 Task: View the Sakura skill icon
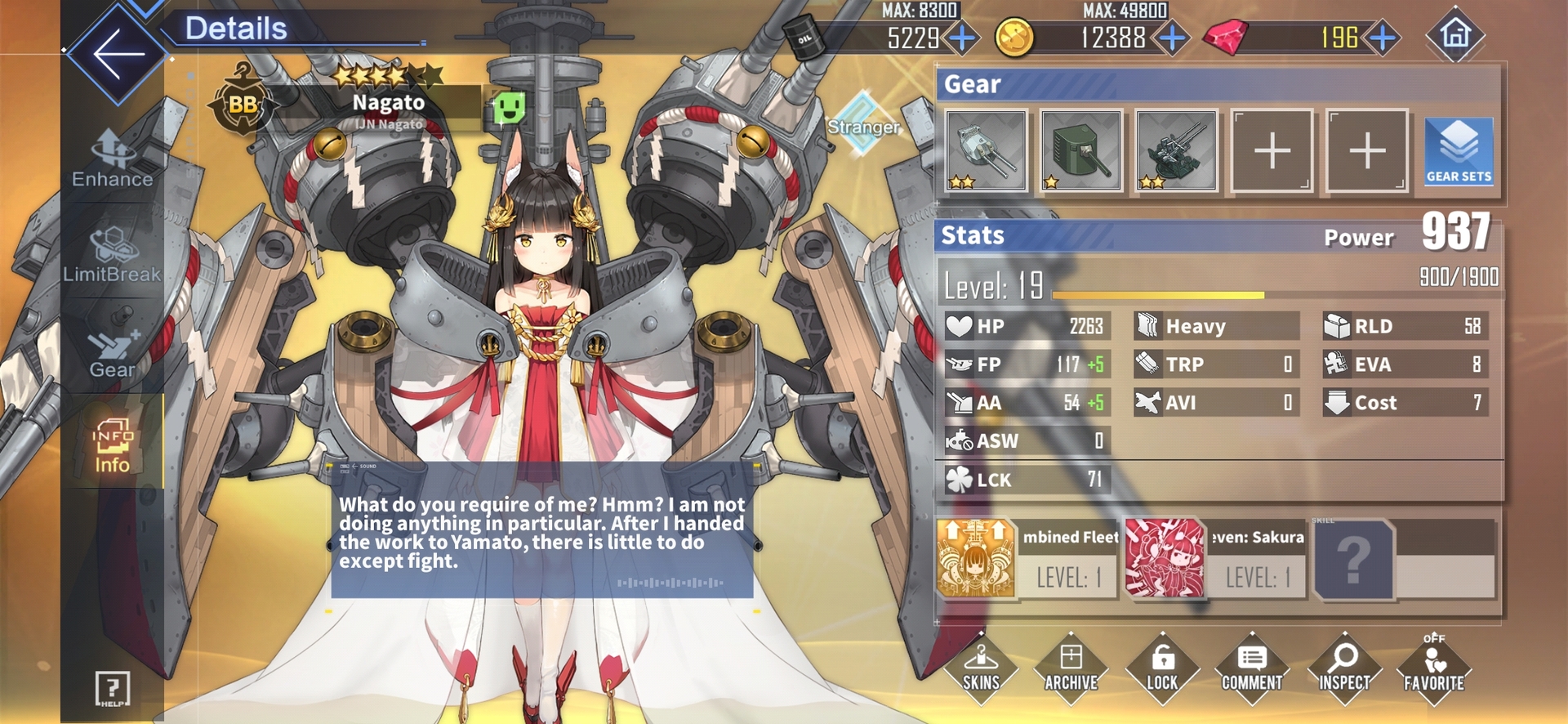coord(1165,559)
